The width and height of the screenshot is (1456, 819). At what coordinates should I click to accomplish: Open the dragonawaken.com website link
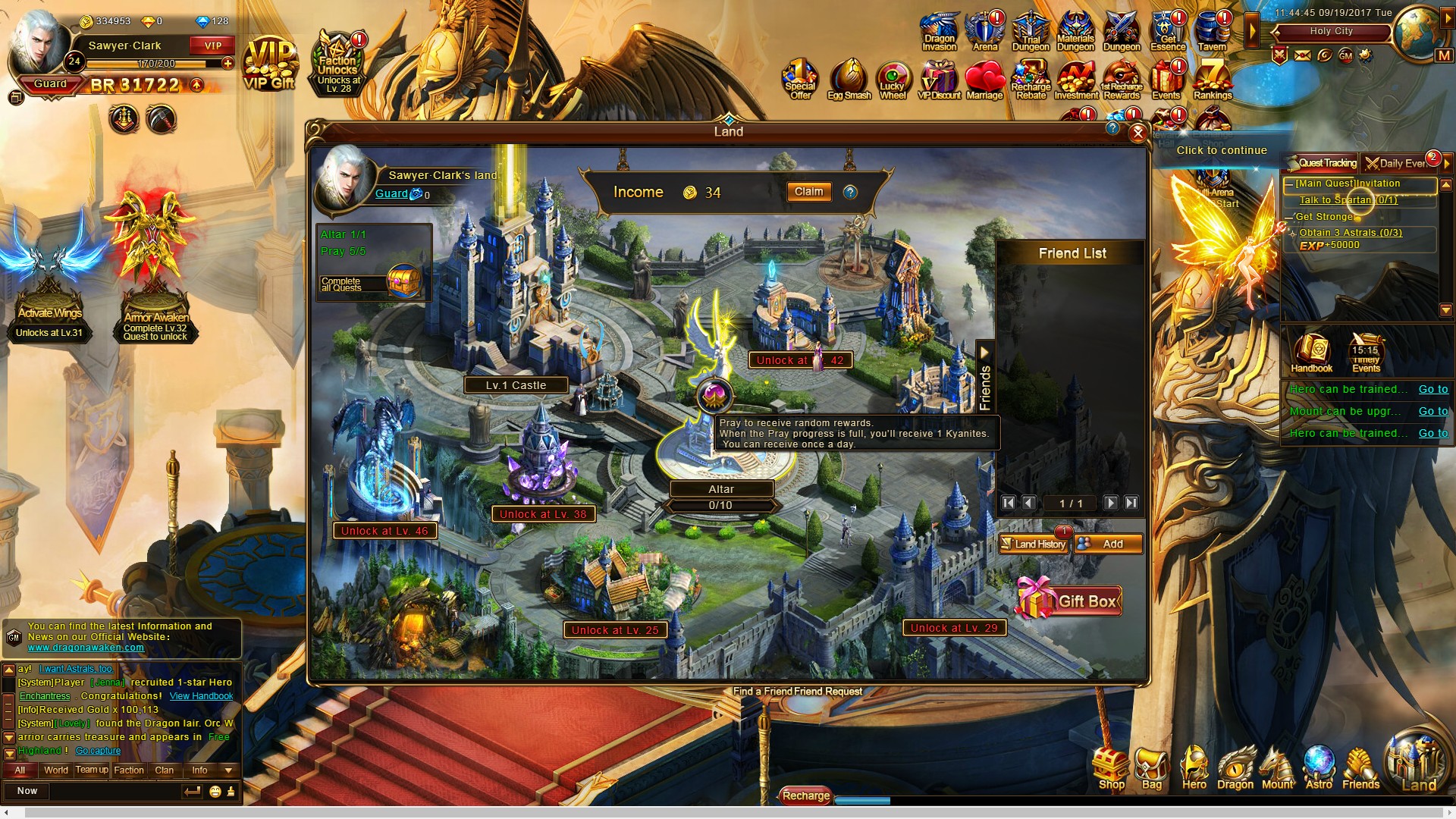tap(86, 648)
